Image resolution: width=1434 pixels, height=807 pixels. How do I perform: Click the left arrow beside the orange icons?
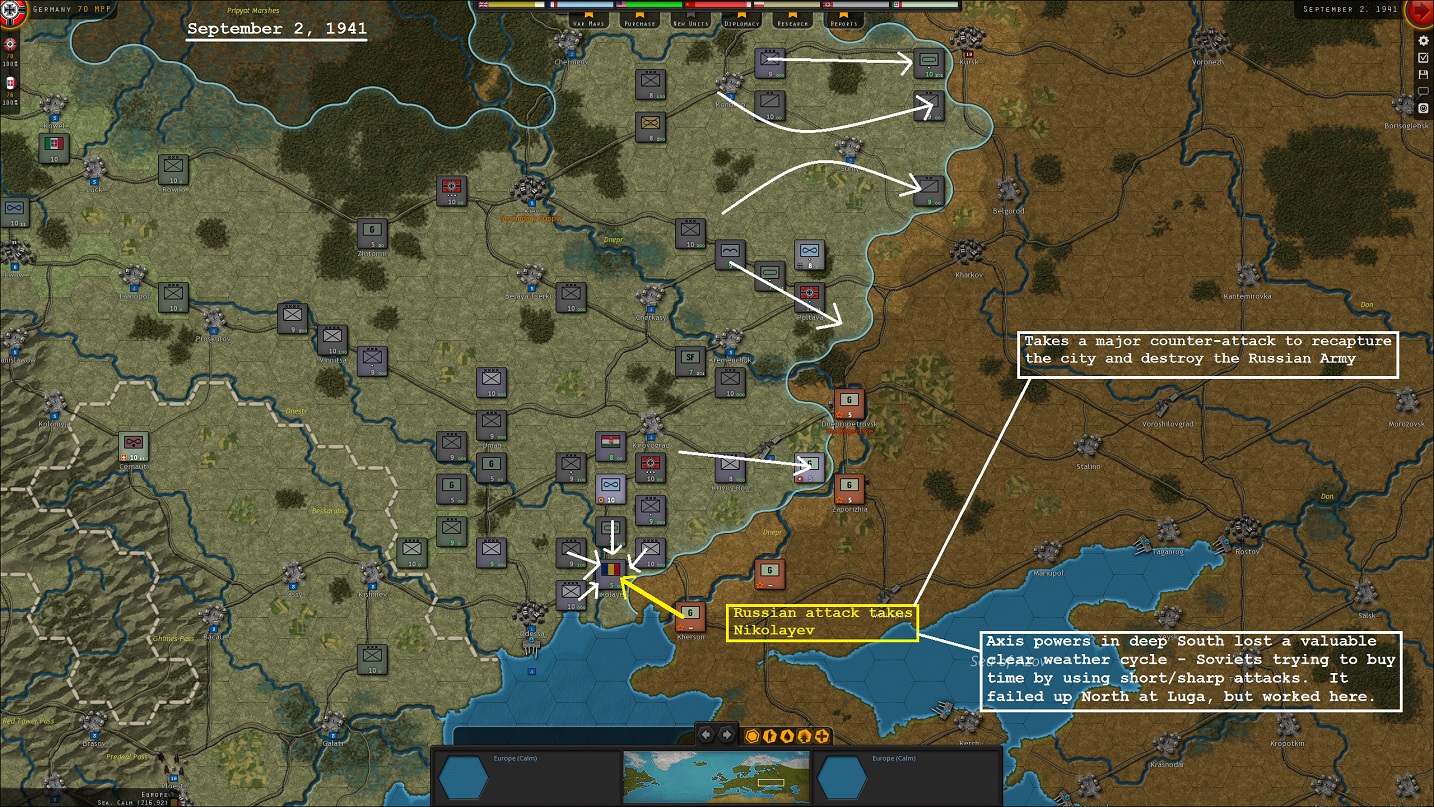tap(706, 734)
